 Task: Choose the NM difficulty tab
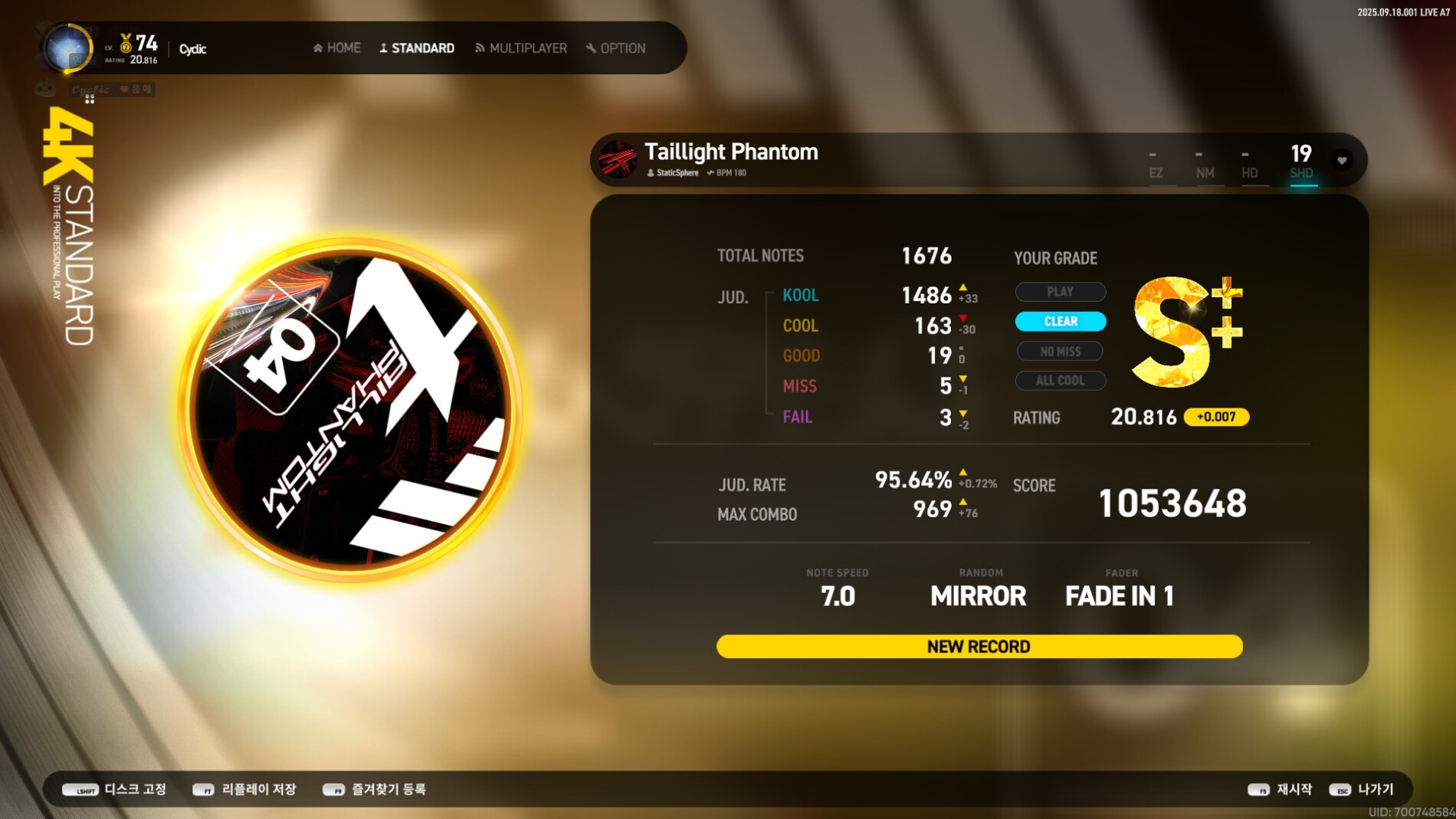[1205, 165]
